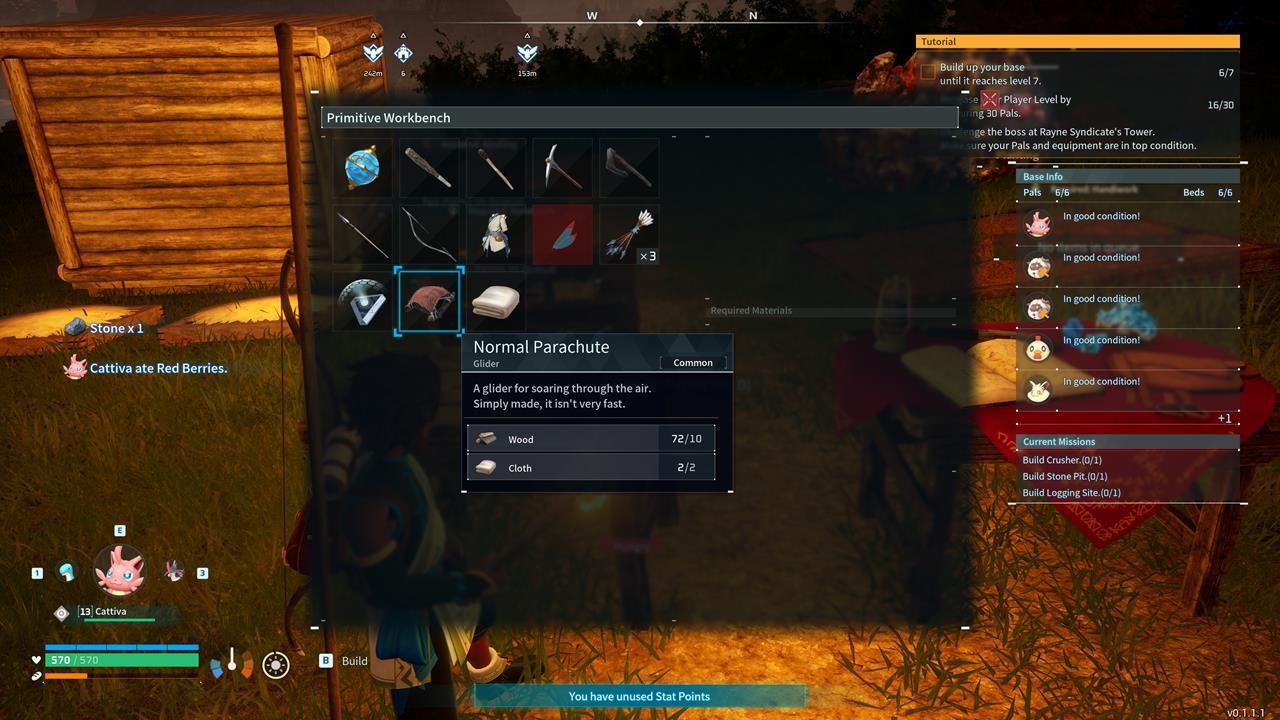Click the 'You have unused Stat Points' notification

click(x=640, y=696)
